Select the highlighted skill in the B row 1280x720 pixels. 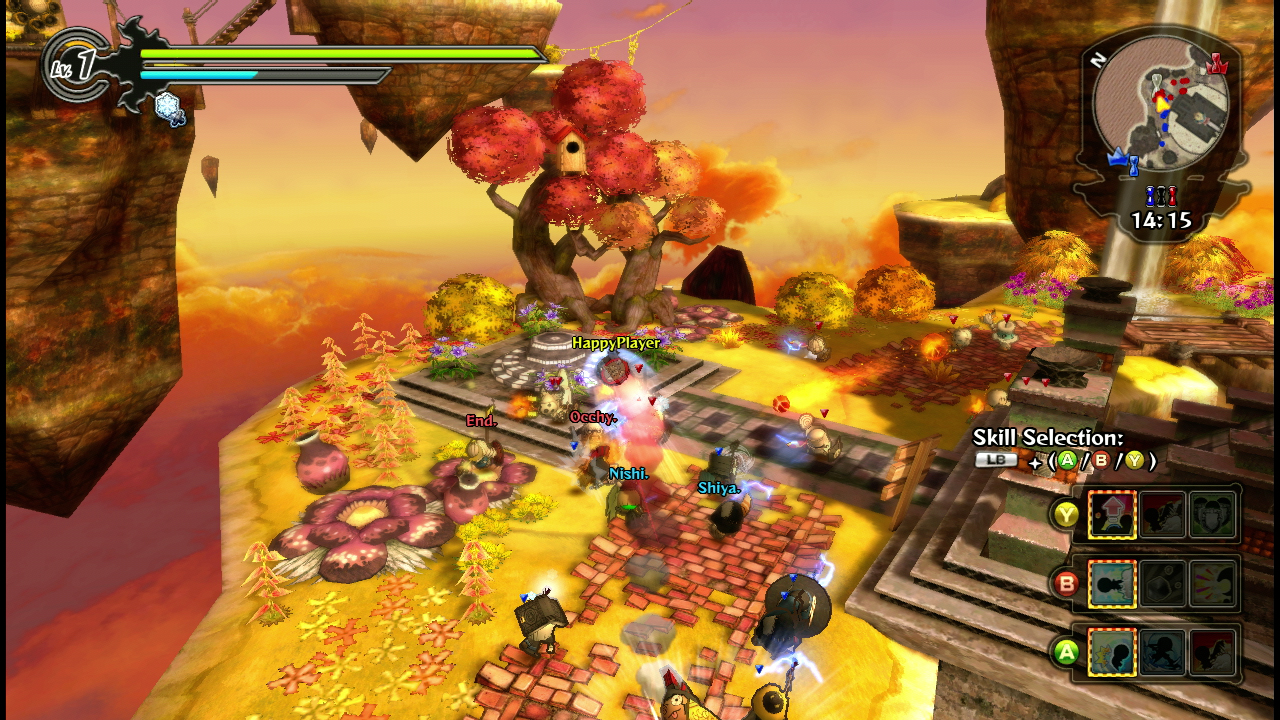[x=1112, y=585]
